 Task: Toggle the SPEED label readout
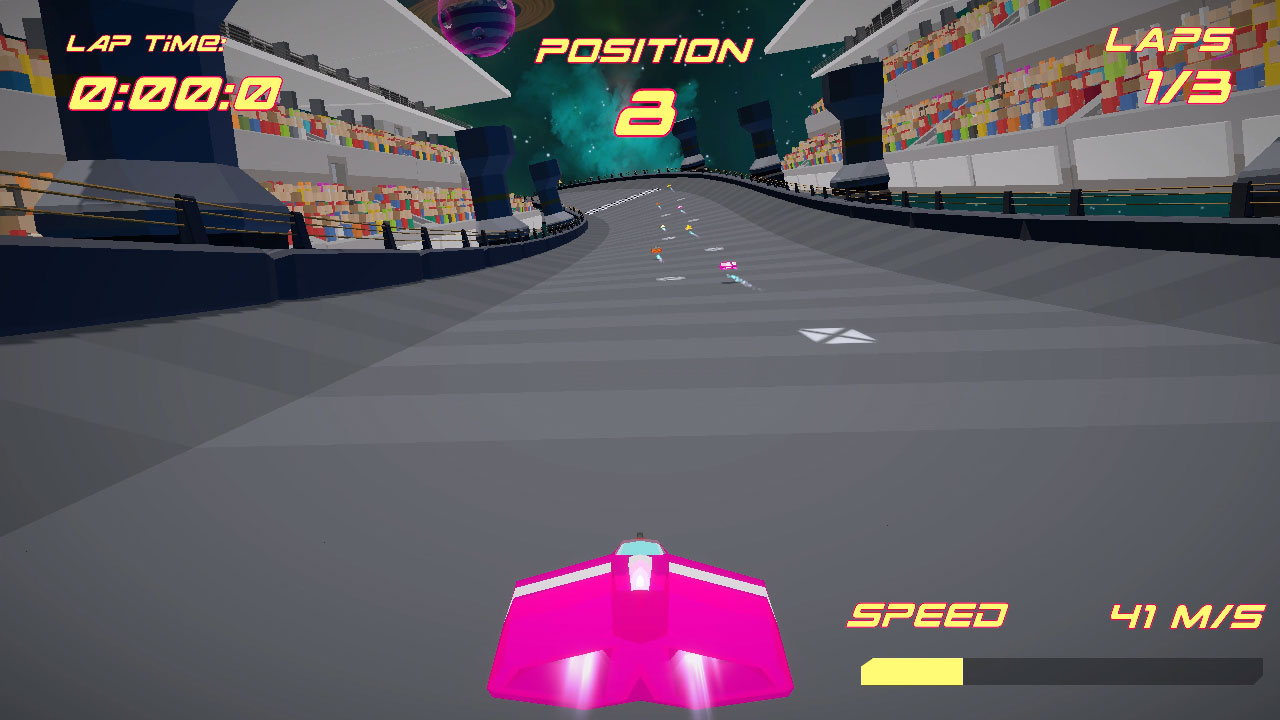927,613
